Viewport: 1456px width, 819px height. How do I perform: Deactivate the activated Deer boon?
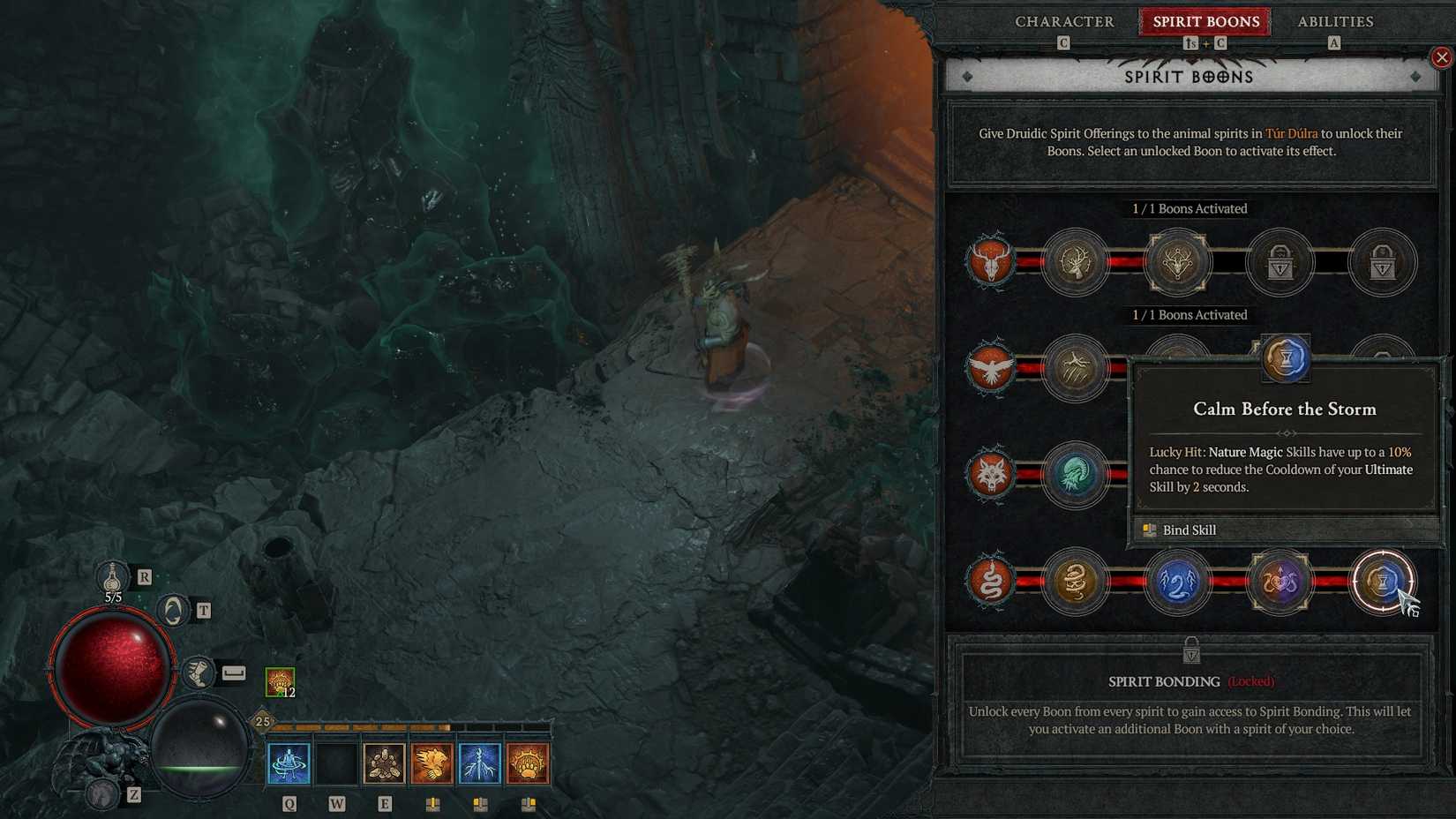click(1179, 262)
